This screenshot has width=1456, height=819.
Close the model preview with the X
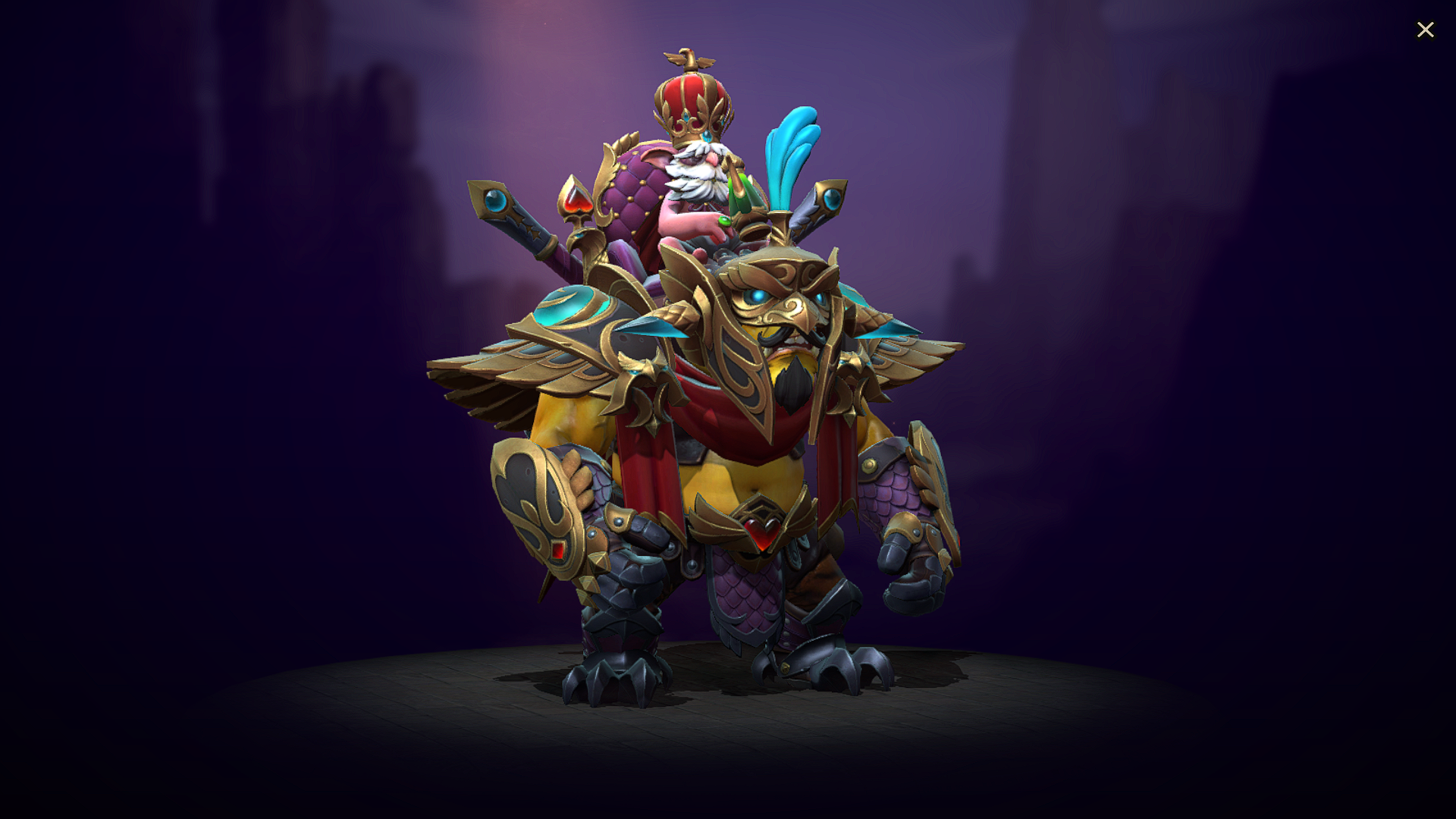pyautogui.click(x=1426, y=30)
